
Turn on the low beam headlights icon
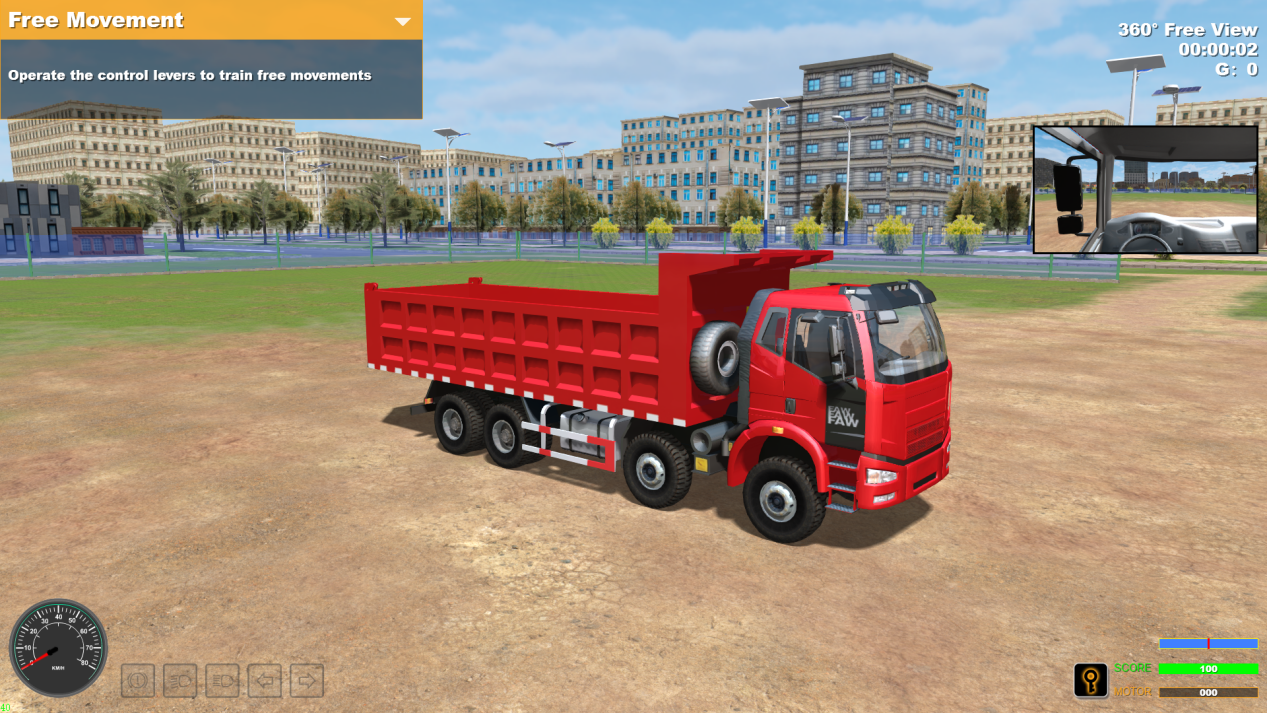(180, 681)
